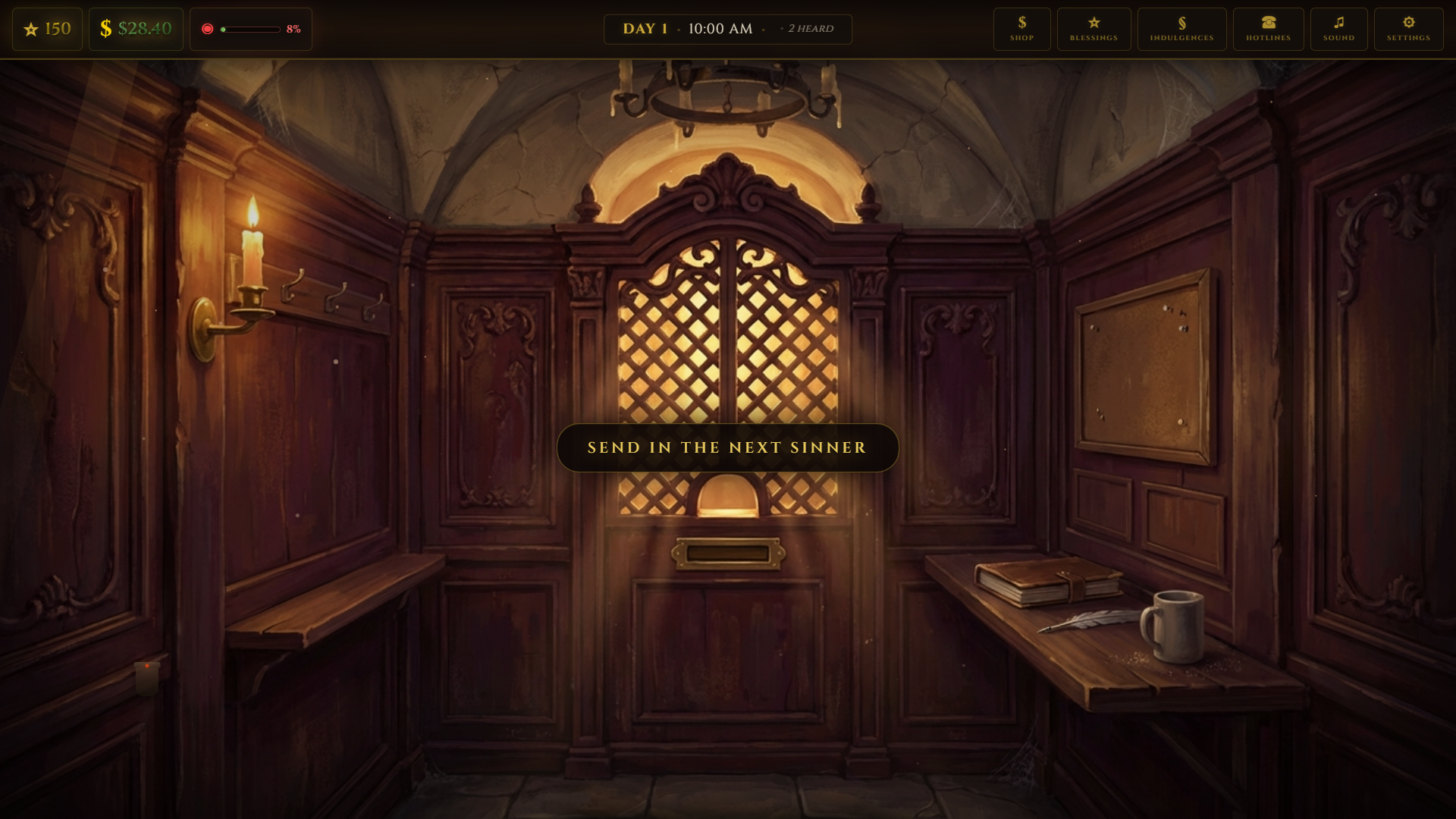Screen dimensions: 1456x819
Task: Click the 8% progress bar
Action: 250,30
